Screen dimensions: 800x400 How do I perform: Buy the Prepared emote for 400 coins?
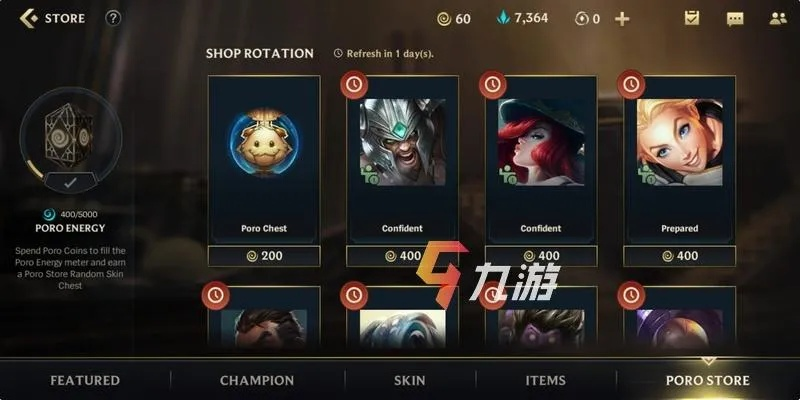680,256
